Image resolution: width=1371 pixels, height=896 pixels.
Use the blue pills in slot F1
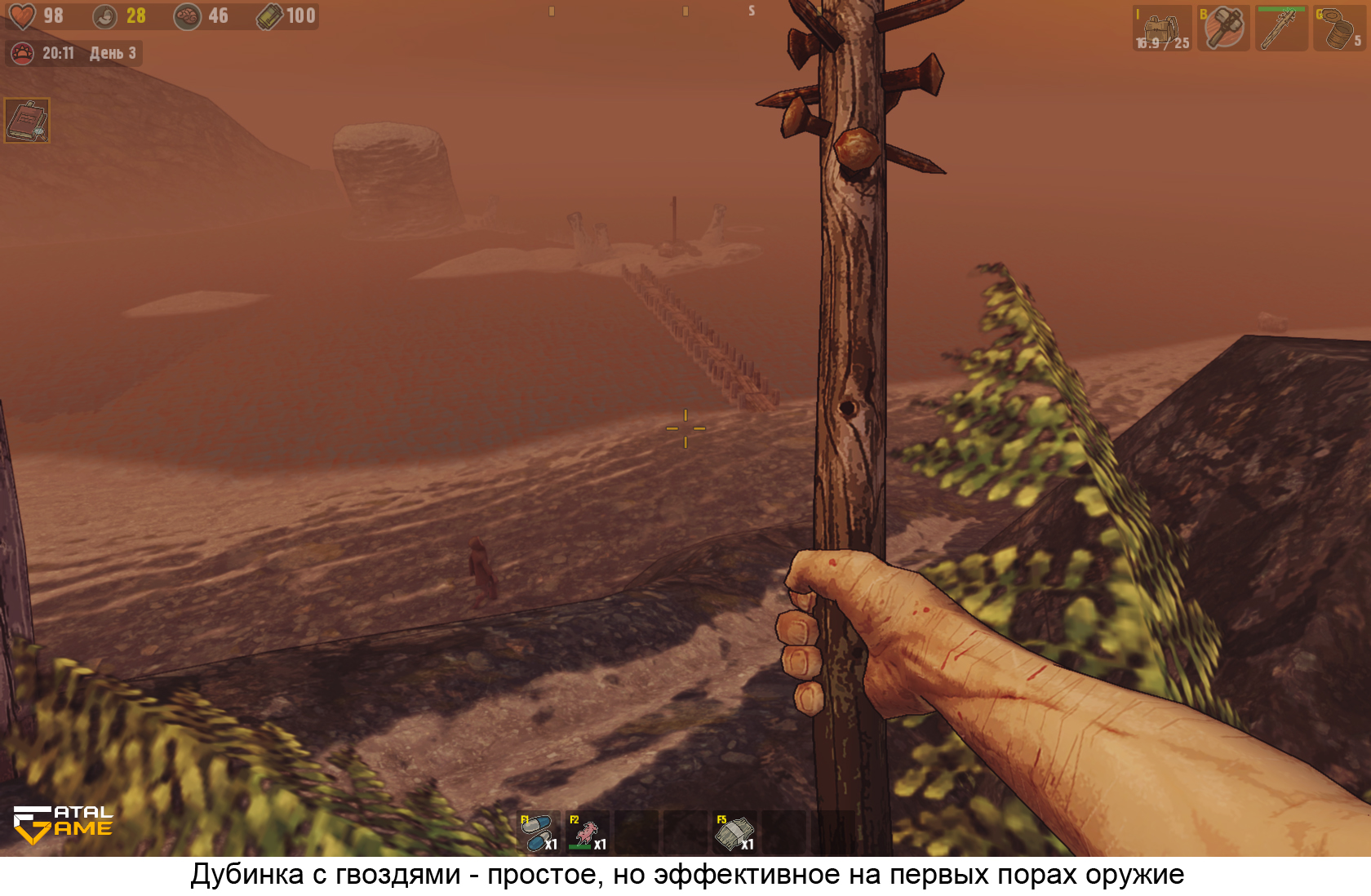[538, 832]
